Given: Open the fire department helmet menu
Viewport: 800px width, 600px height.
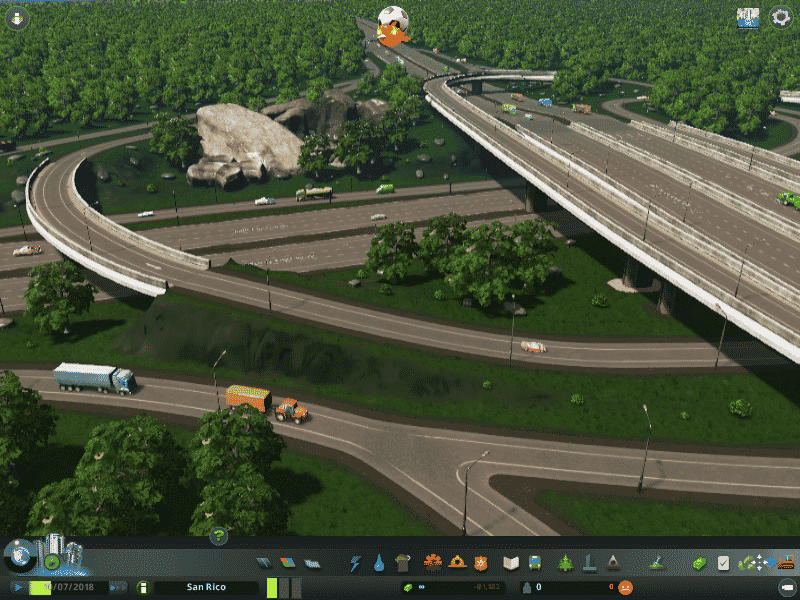Looking at the screenshot, I should click(457, 563).
